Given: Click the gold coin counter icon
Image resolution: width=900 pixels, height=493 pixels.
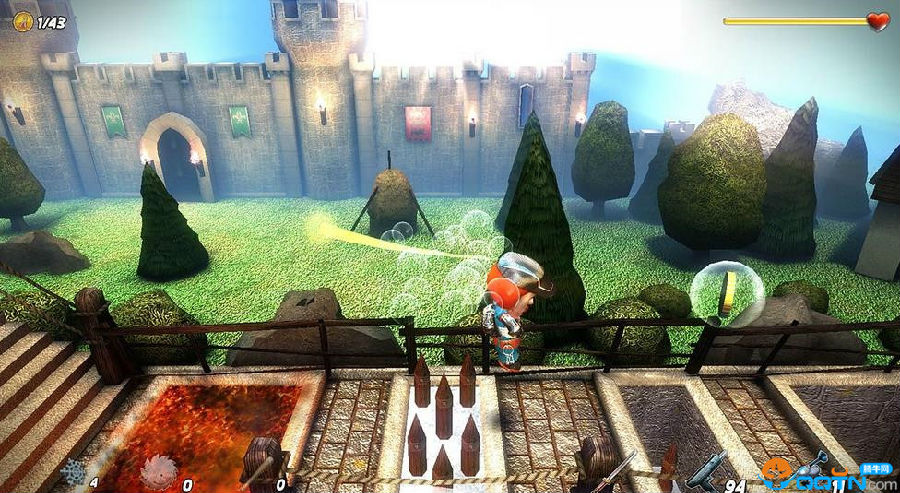Looking at the screenshot, I should (x=21, y=21).
